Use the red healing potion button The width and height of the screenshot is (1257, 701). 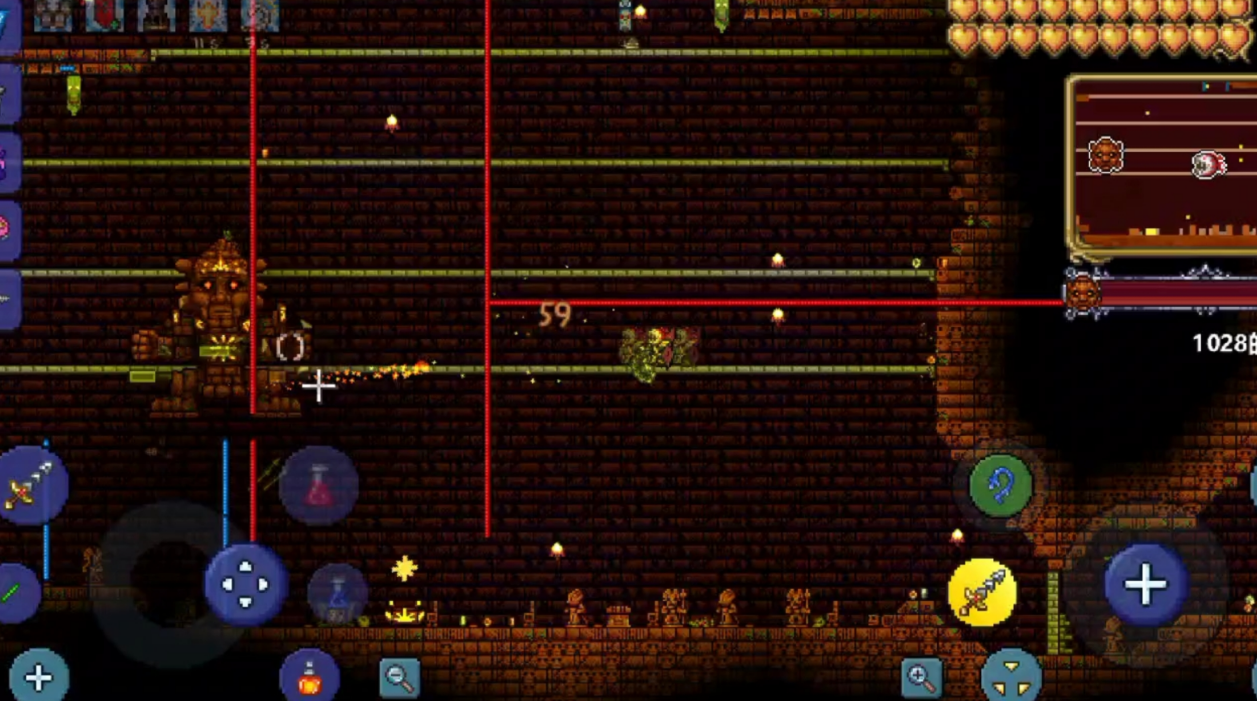(319, 486)
